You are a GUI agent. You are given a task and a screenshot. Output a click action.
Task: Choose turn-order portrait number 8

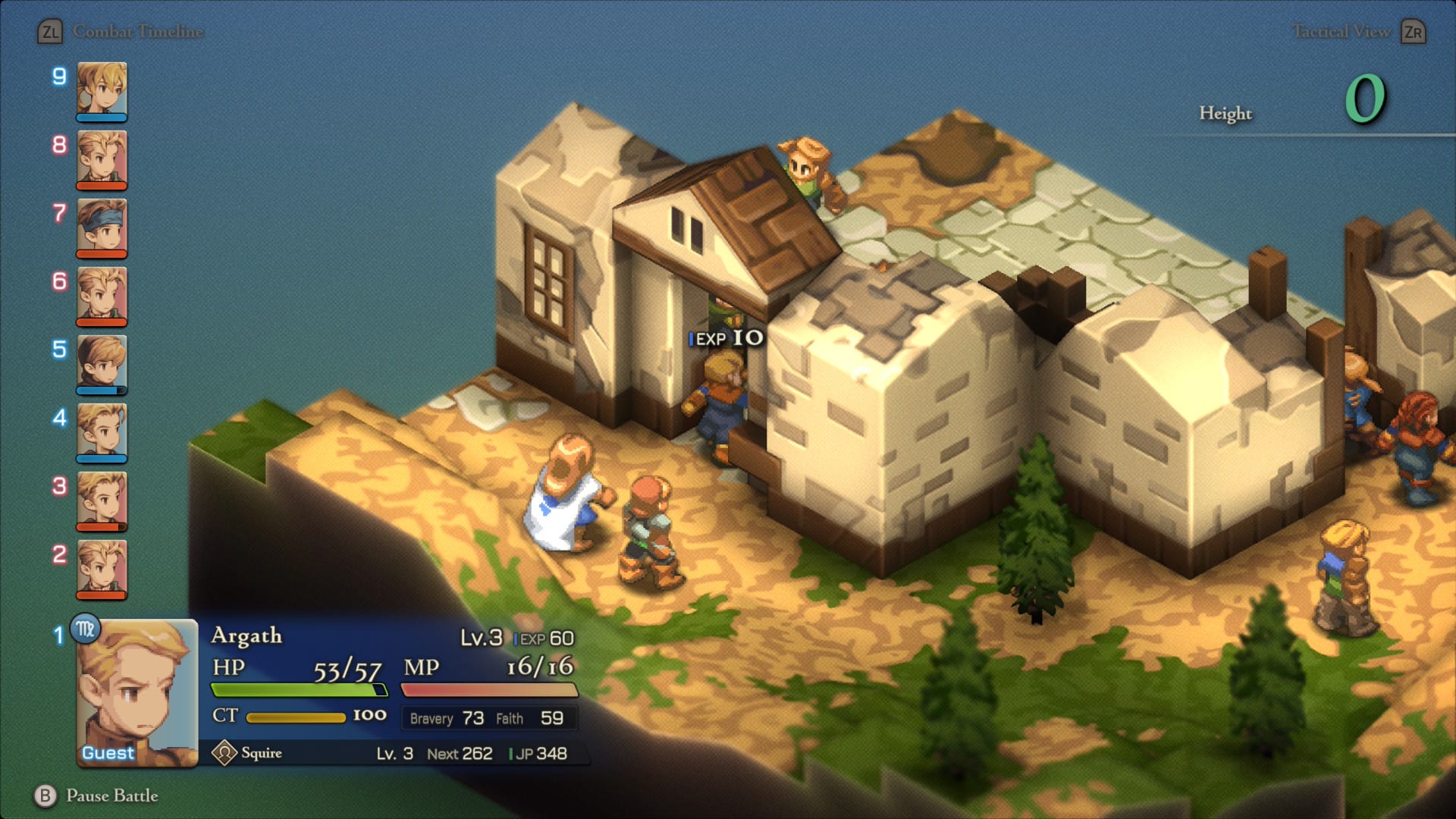[102, 159]
